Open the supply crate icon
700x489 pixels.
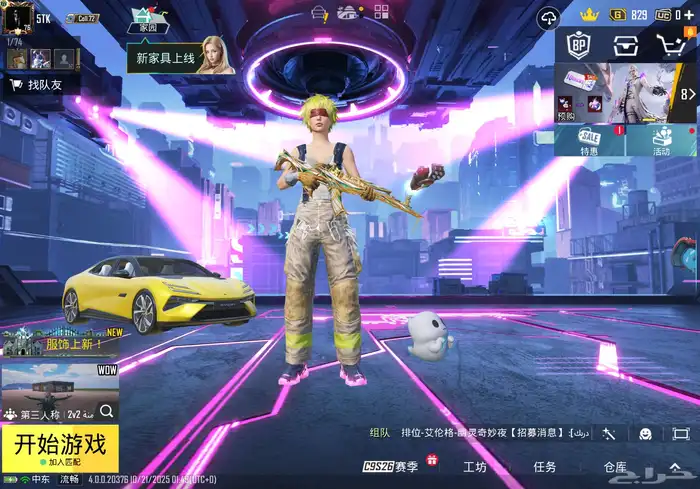click(x=626, y=46)
